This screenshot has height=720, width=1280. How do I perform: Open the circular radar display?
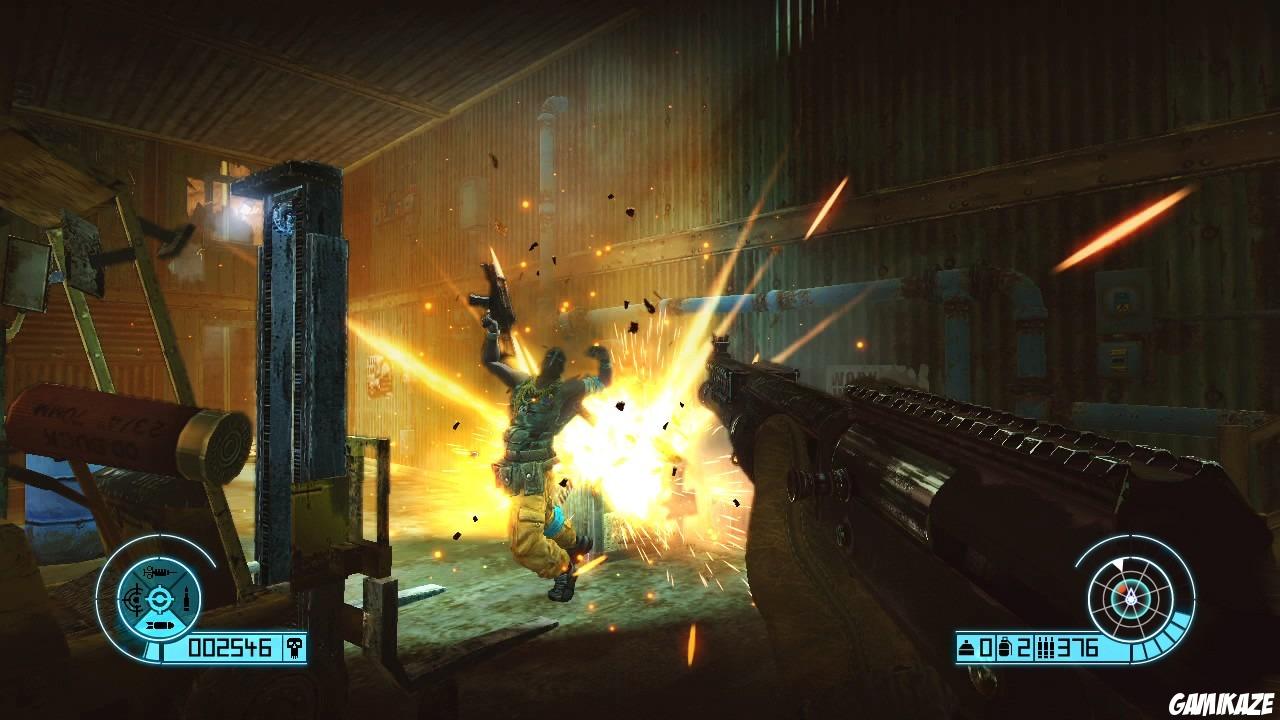pos(1133,597)
